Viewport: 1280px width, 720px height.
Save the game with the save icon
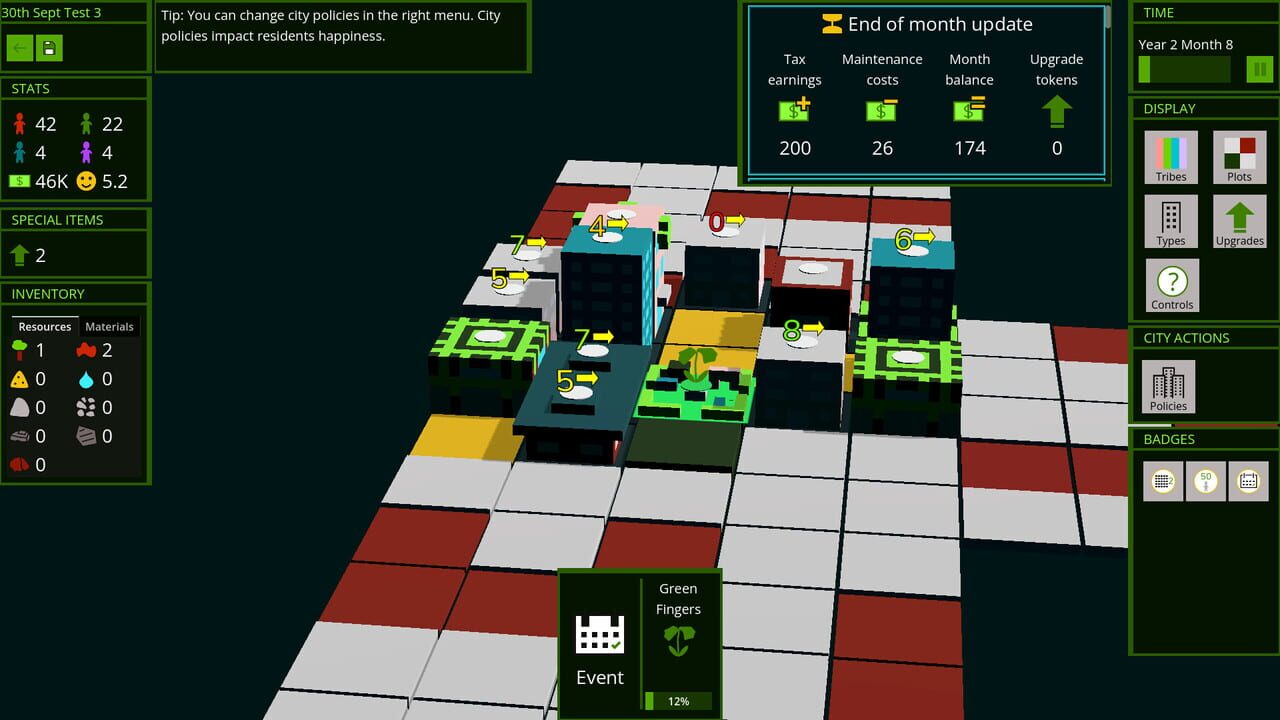click(x=48, y=47)
